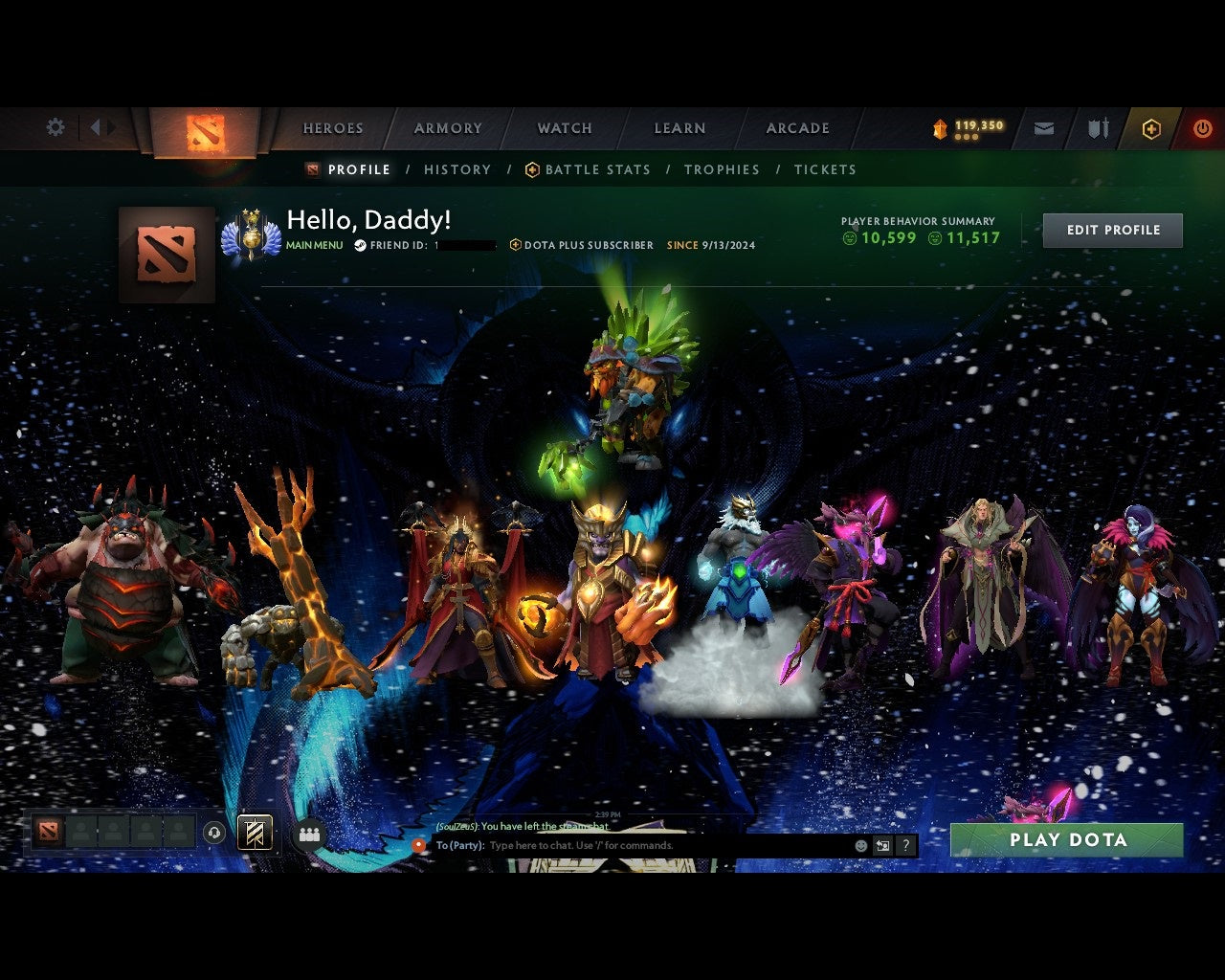Click the question mark chat help icon
Image resolution: width=1225 pixels, height=980 pixels.
point(905,846)
